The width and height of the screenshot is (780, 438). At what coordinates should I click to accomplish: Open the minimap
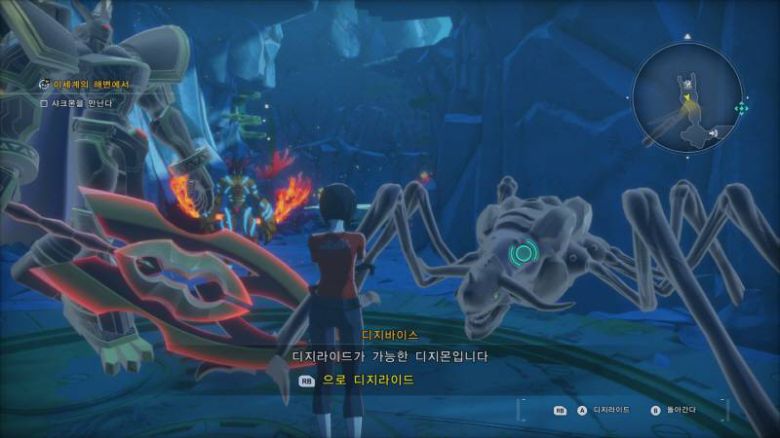click(687, 96)
